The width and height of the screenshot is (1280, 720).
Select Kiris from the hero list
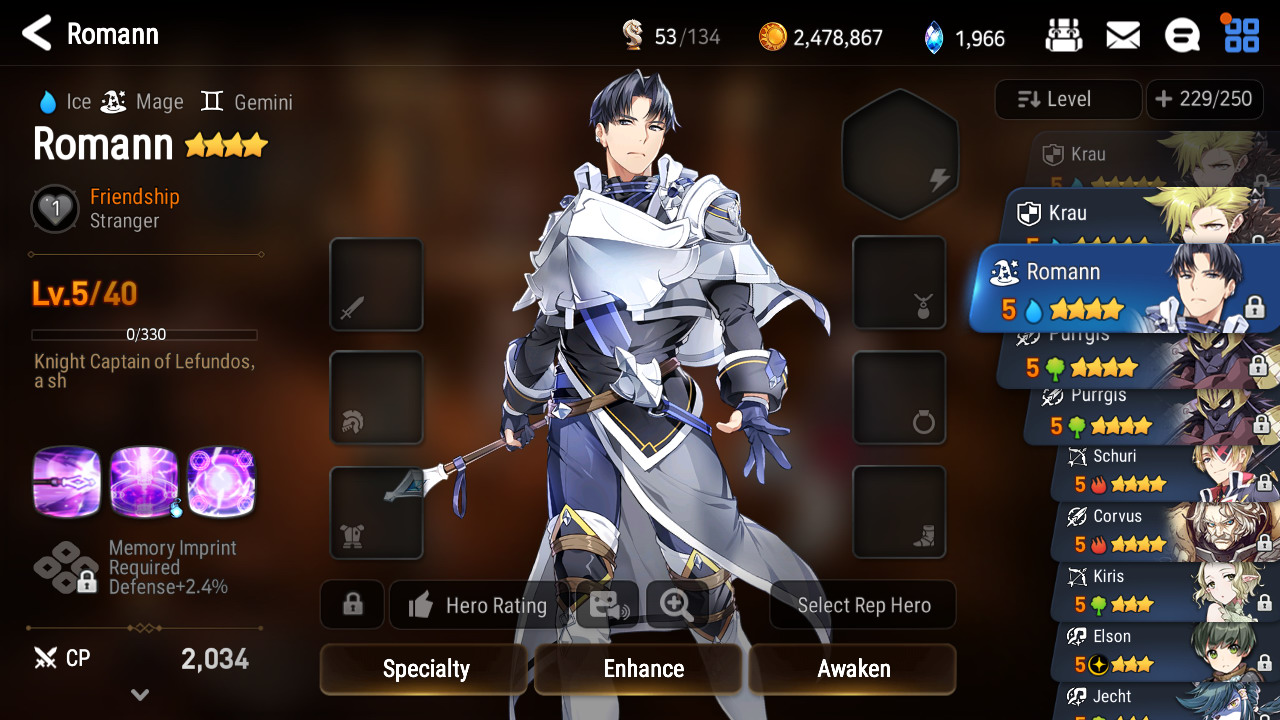click(x=1150, y=591)
